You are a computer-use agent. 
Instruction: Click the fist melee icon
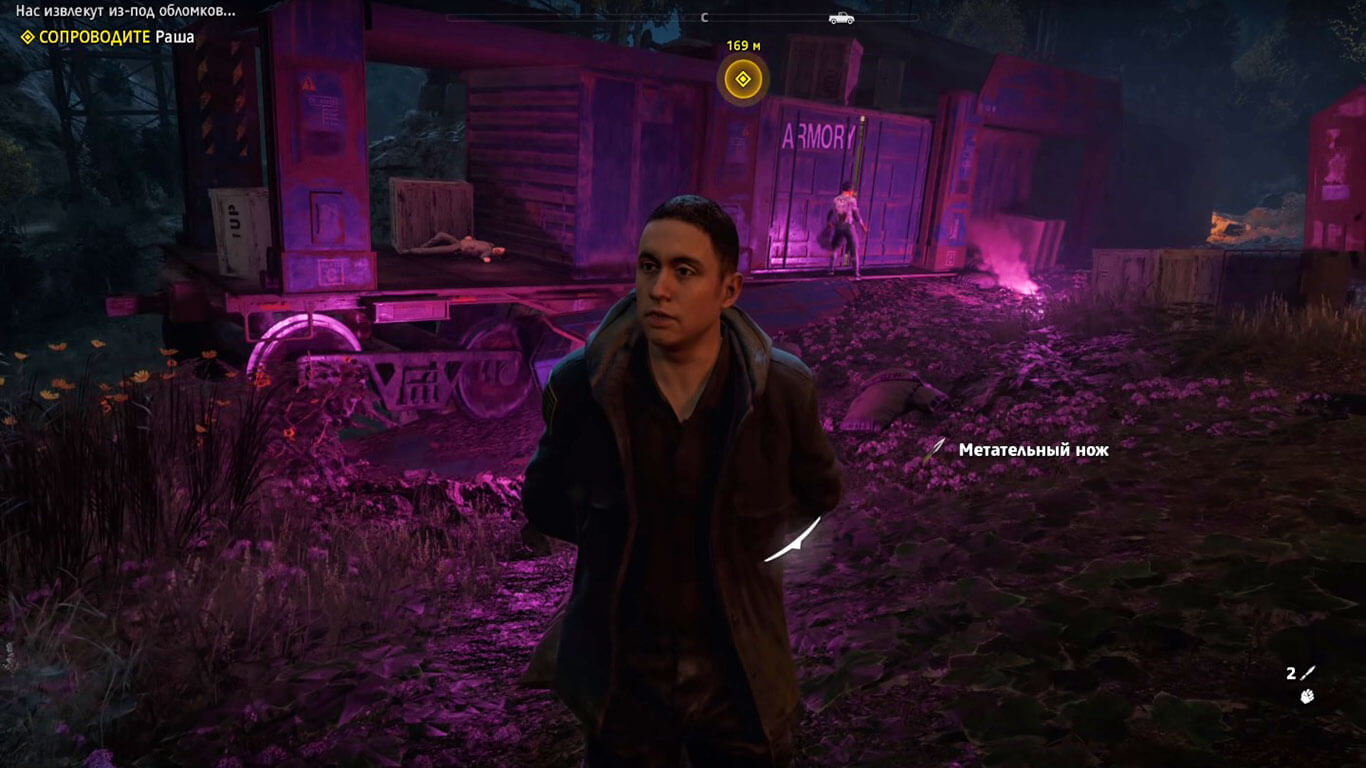1307,696
